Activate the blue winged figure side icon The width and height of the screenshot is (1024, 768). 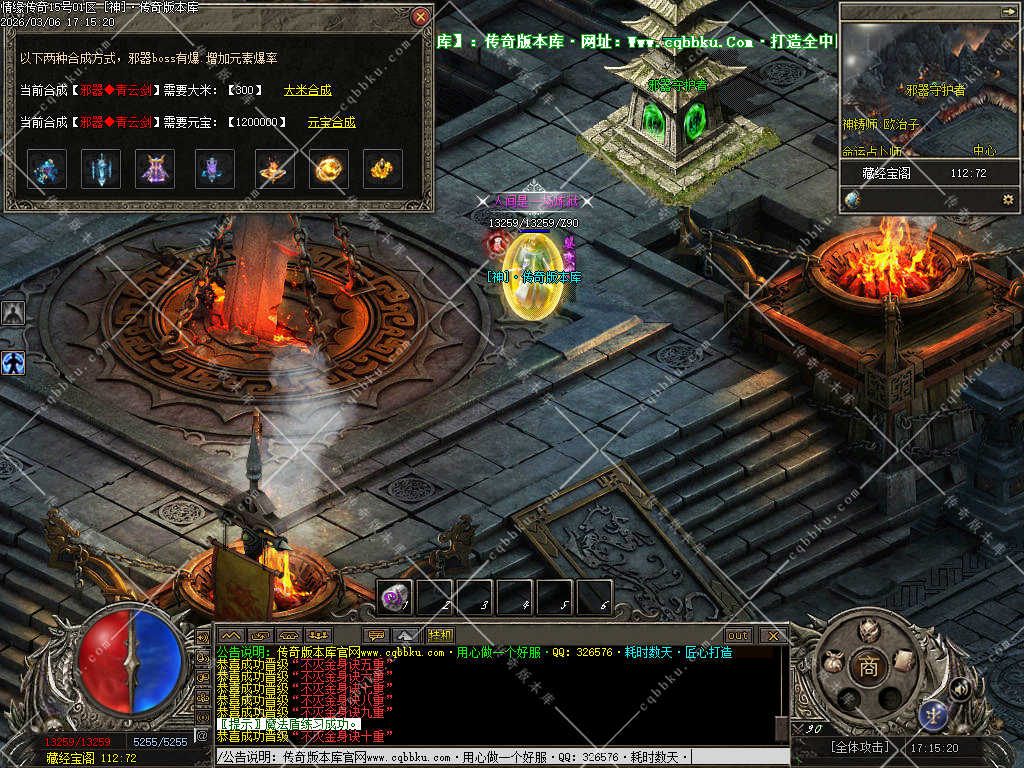click(x=13, y=362)
